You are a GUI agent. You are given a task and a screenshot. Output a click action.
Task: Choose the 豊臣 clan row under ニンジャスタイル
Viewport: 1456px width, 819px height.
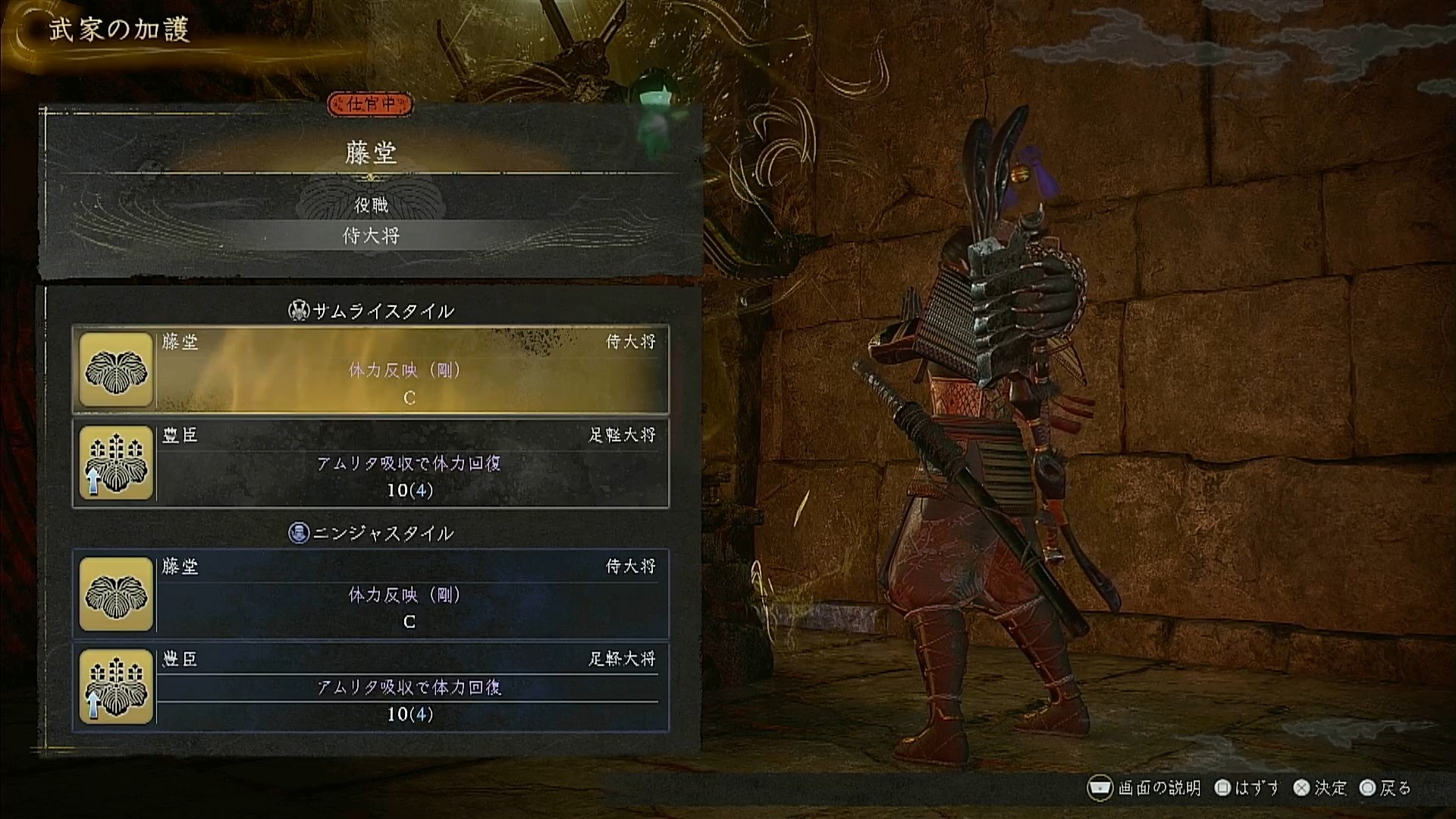pyautogui.click(x=371, y=687)
